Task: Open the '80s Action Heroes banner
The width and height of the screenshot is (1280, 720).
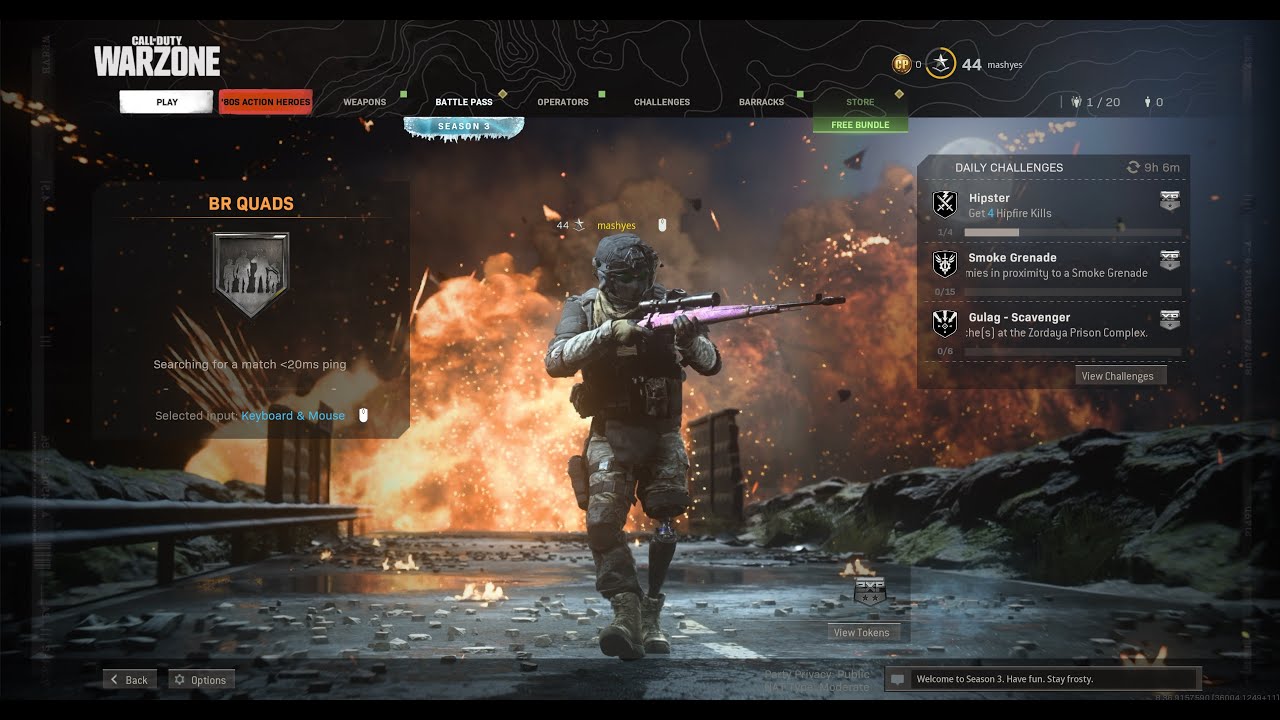Action: (265, 101)
